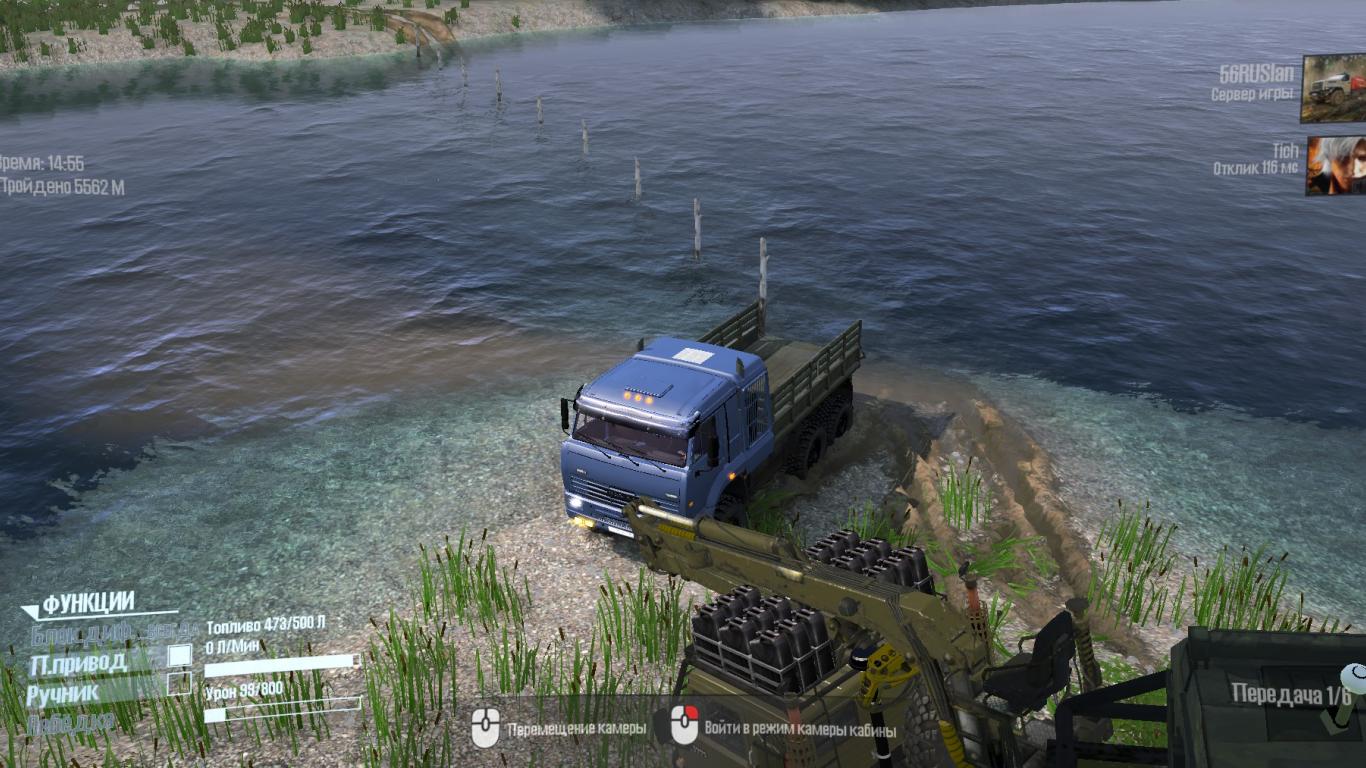Select player 56RUSlan's truck avatar
Viewport: 1366px width, 768px height.
(x=1333, y=88)
